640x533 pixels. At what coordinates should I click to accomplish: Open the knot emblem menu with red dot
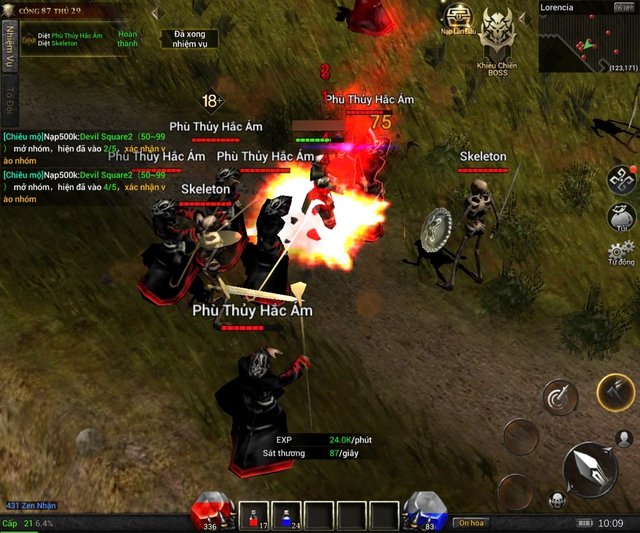622,179
